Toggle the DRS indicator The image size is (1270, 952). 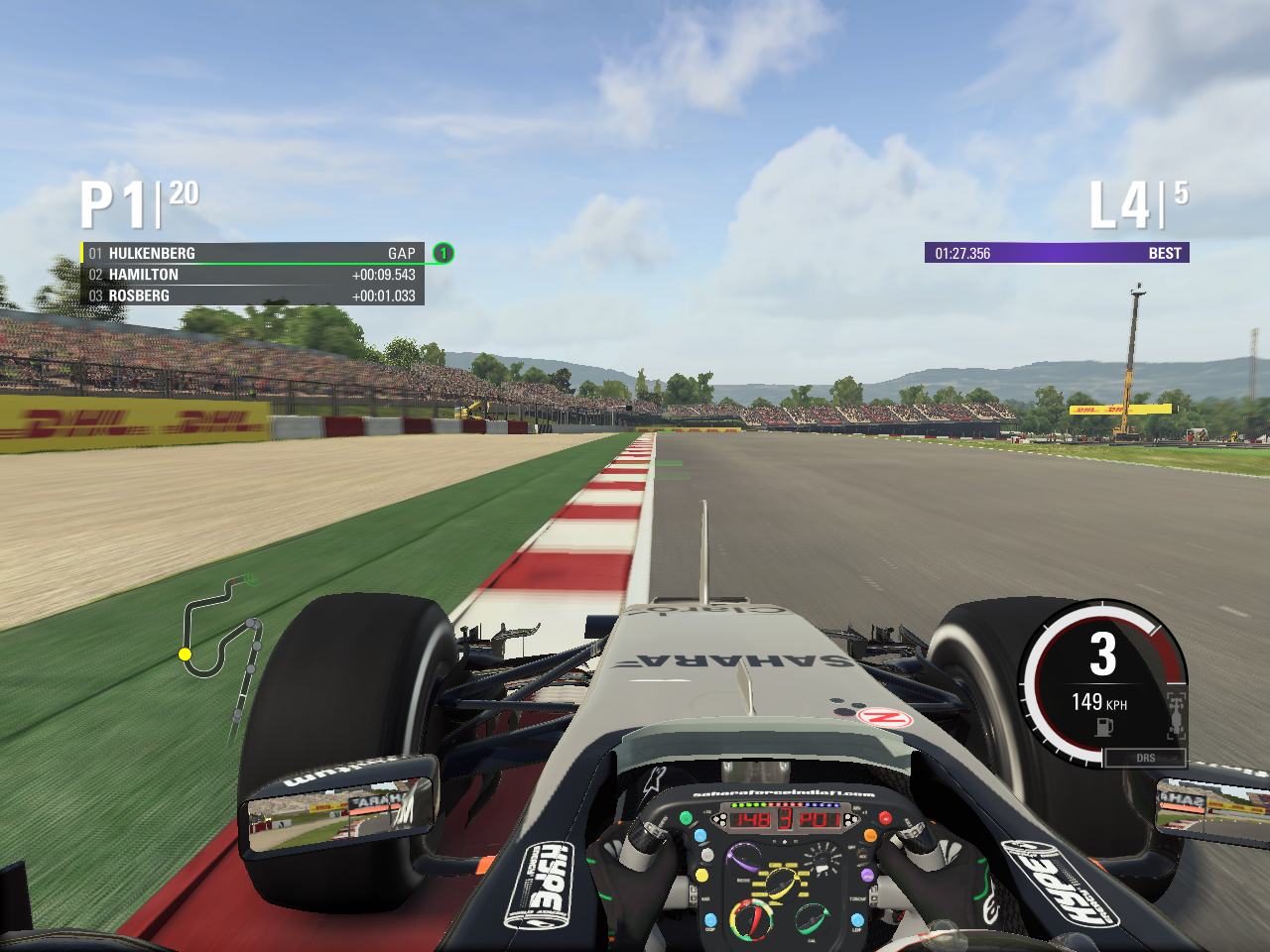(x=1145, y=758)
